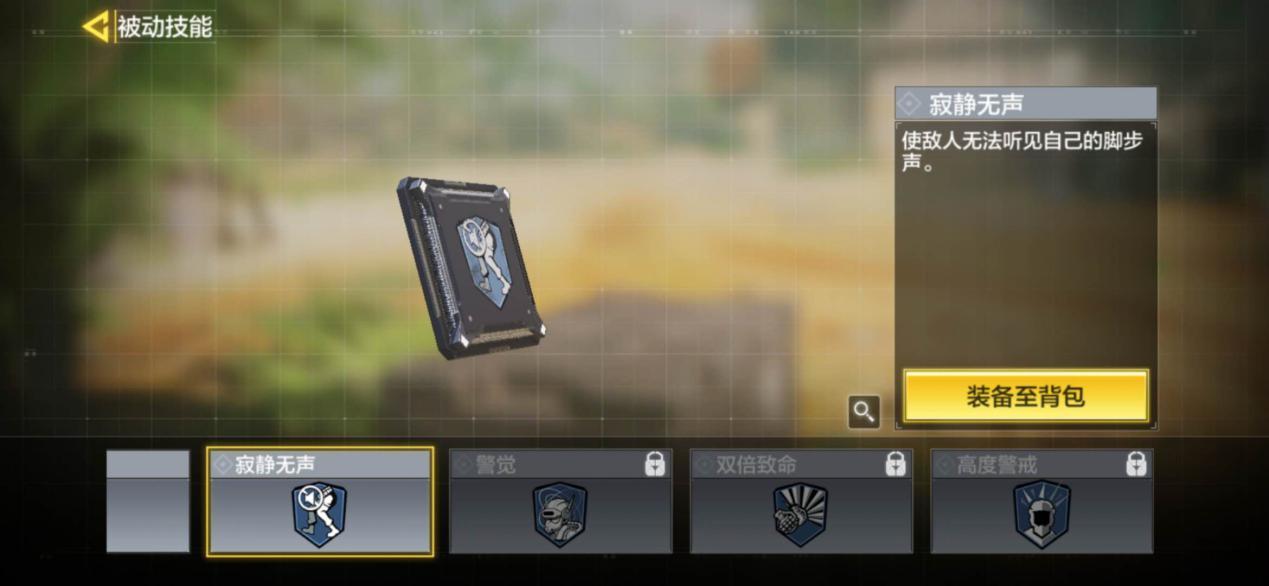The height and width of the screenshot is (586, 1269).
Task: Open the magnifying glass preview icon
Action: click(864, 411)
